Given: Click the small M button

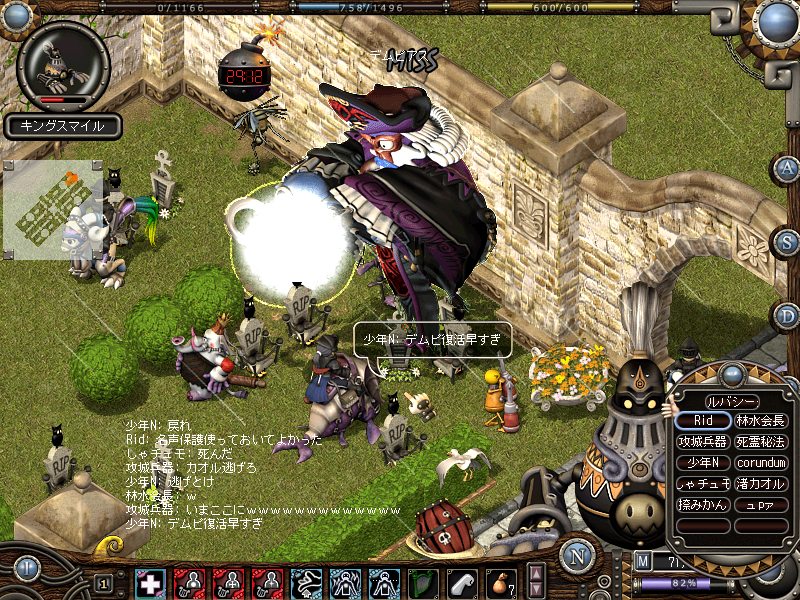Looking at the screenshot, I should click(x=642, y=560).
